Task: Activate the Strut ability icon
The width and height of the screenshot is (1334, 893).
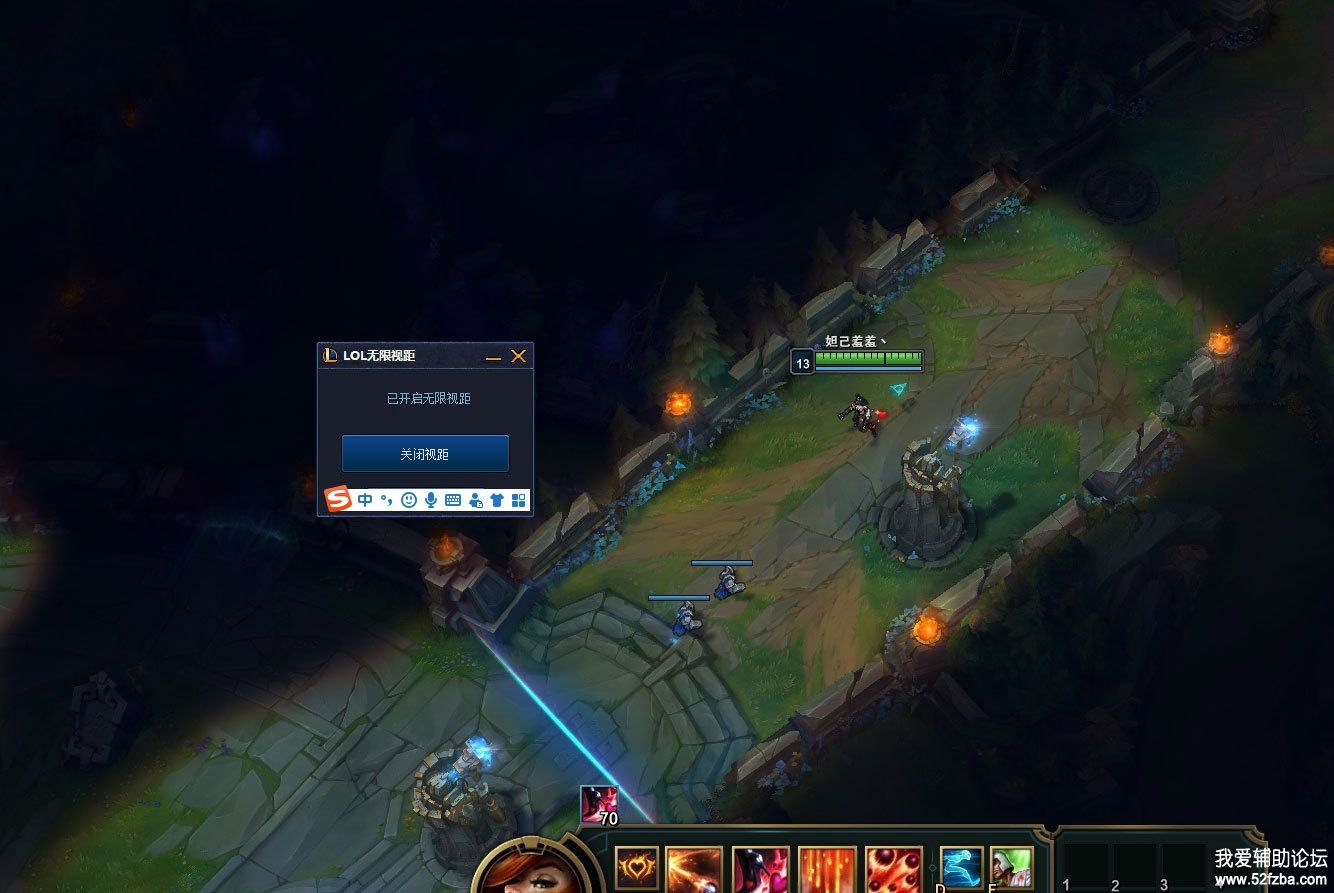Action: pos(761,870)
